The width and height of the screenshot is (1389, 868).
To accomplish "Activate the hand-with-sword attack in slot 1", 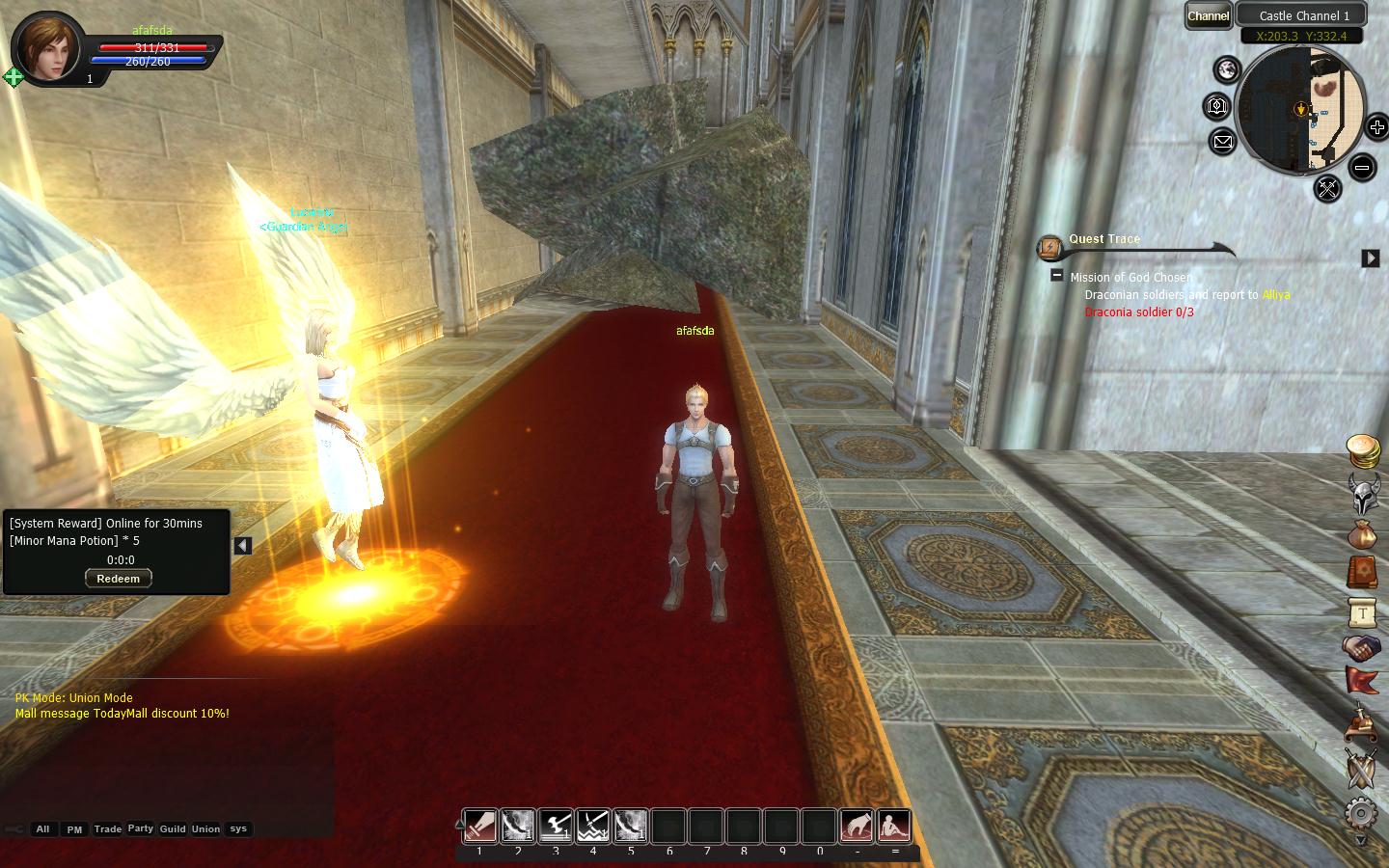I will click(x=480, y=826).
